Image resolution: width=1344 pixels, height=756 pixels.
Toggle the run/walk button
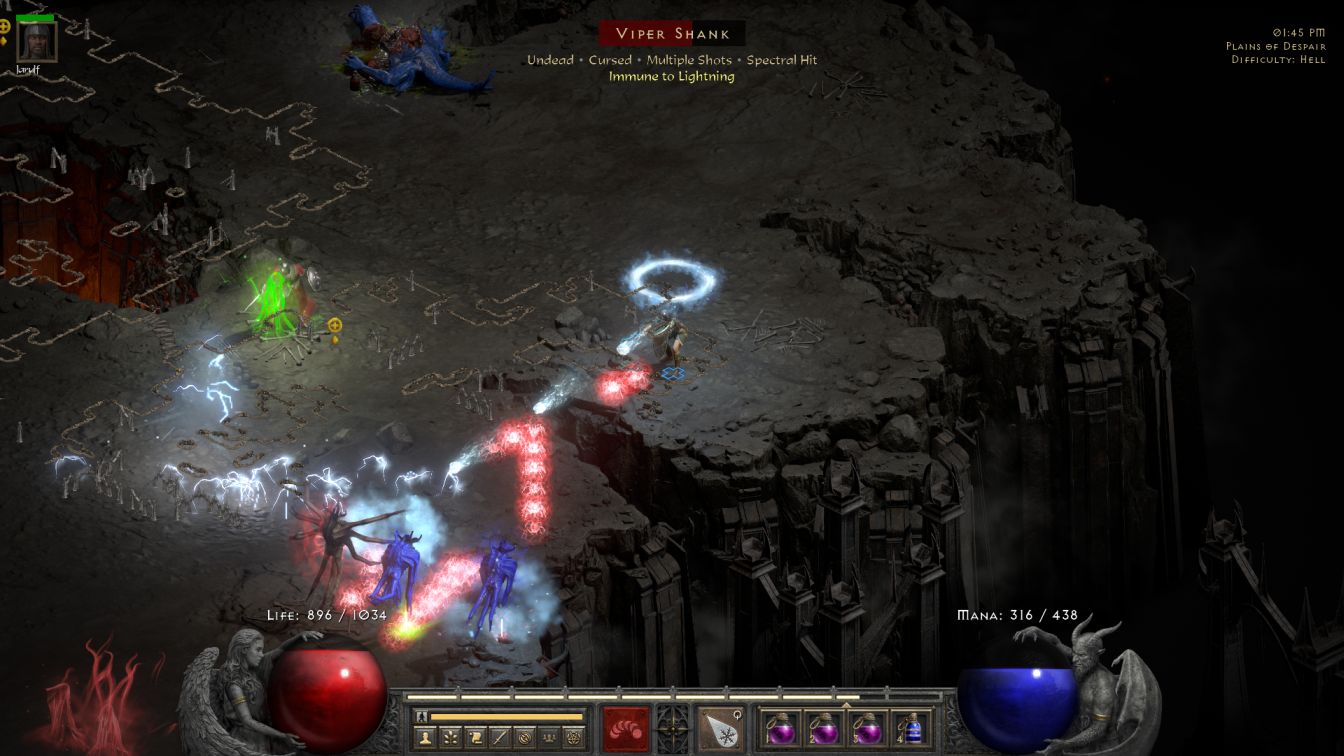click(x=422, y=716)
